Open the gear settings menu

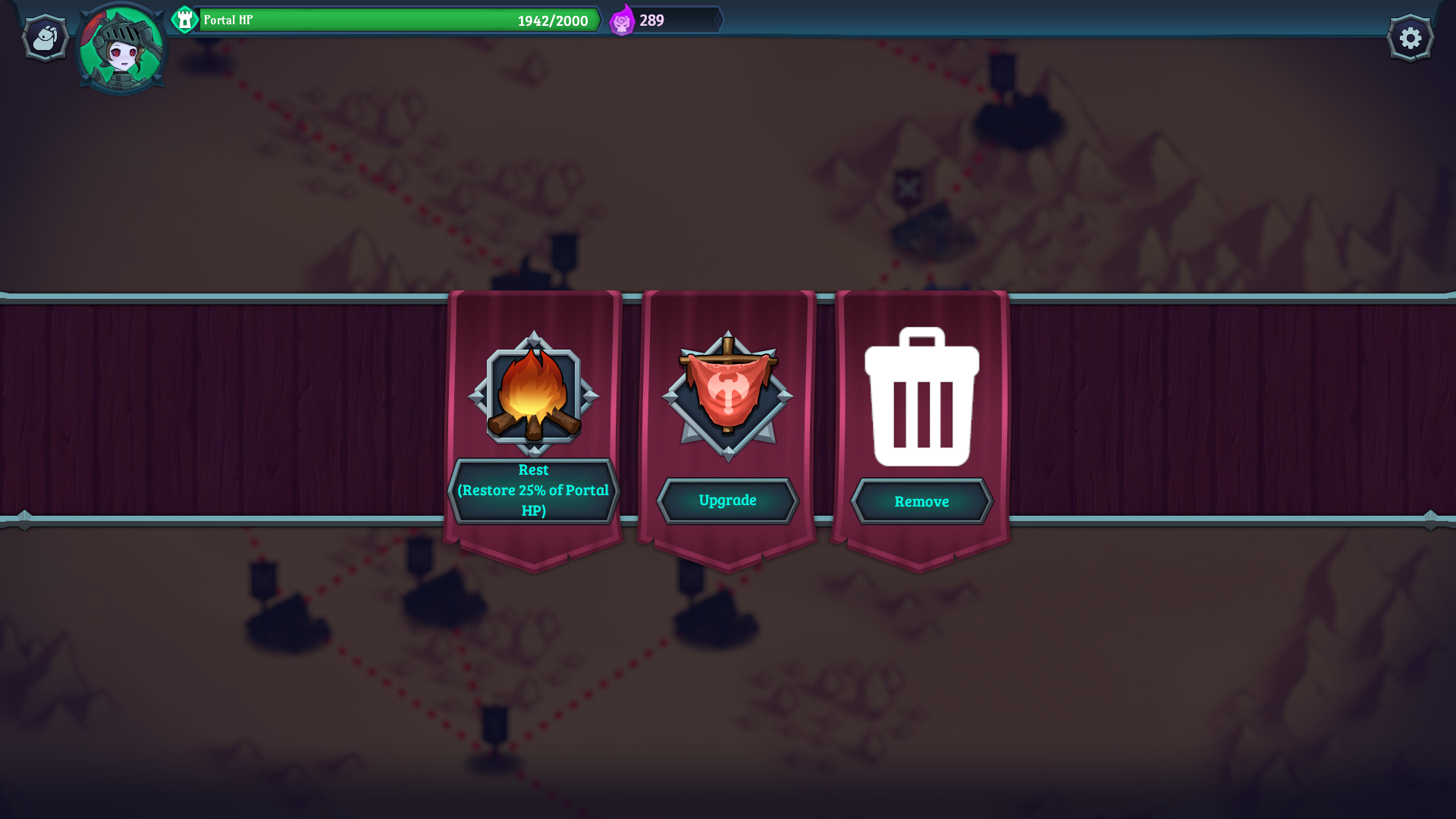[x=1410, y=38]
